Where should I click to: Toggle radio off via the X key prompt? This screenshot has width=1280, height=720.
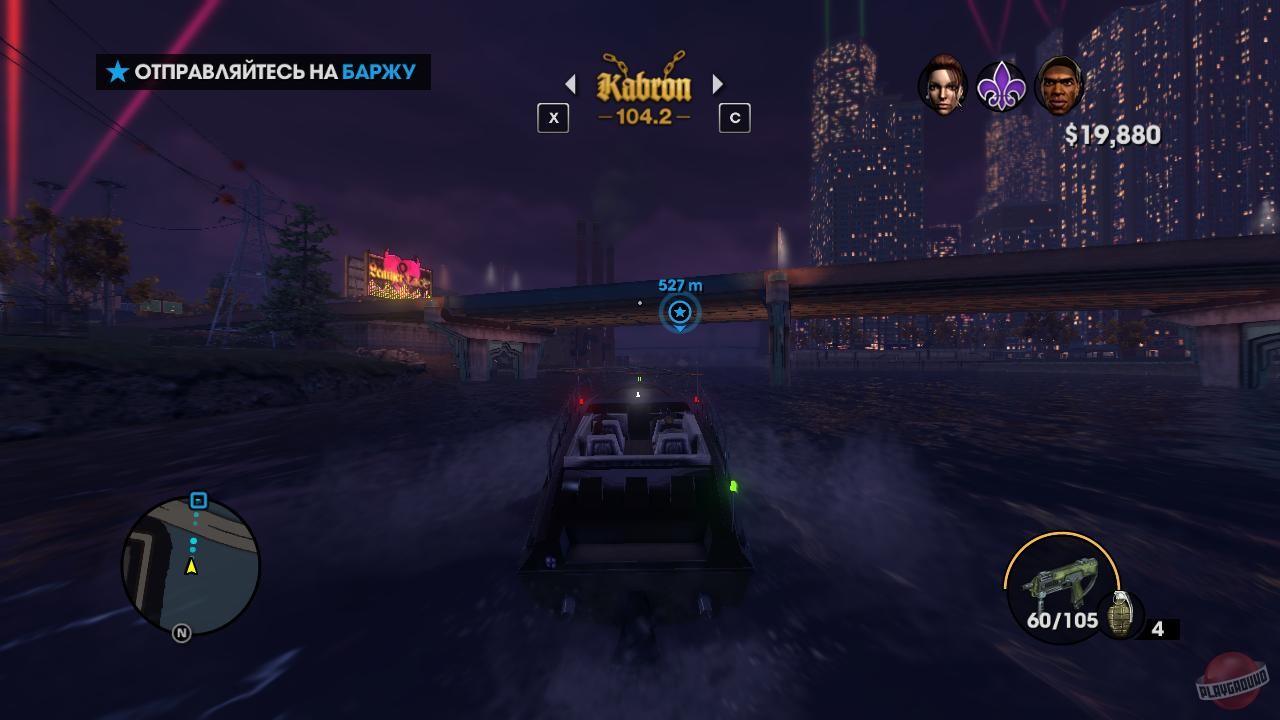click(x=553, y=118)
